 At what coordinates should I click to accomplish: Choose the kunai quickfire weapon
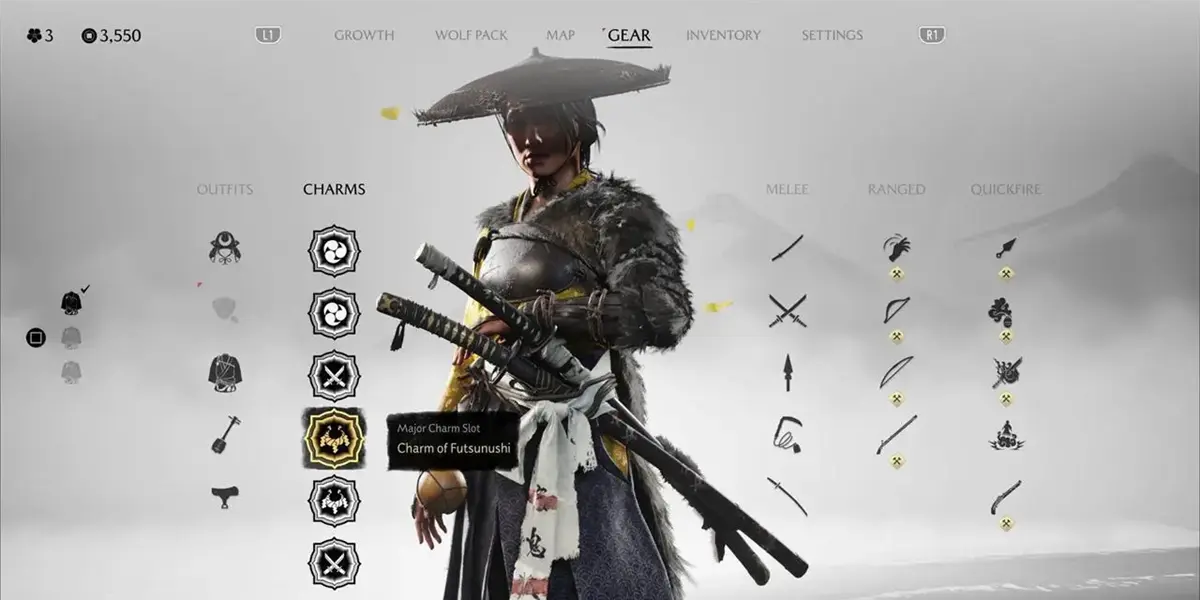point(1005,247)
